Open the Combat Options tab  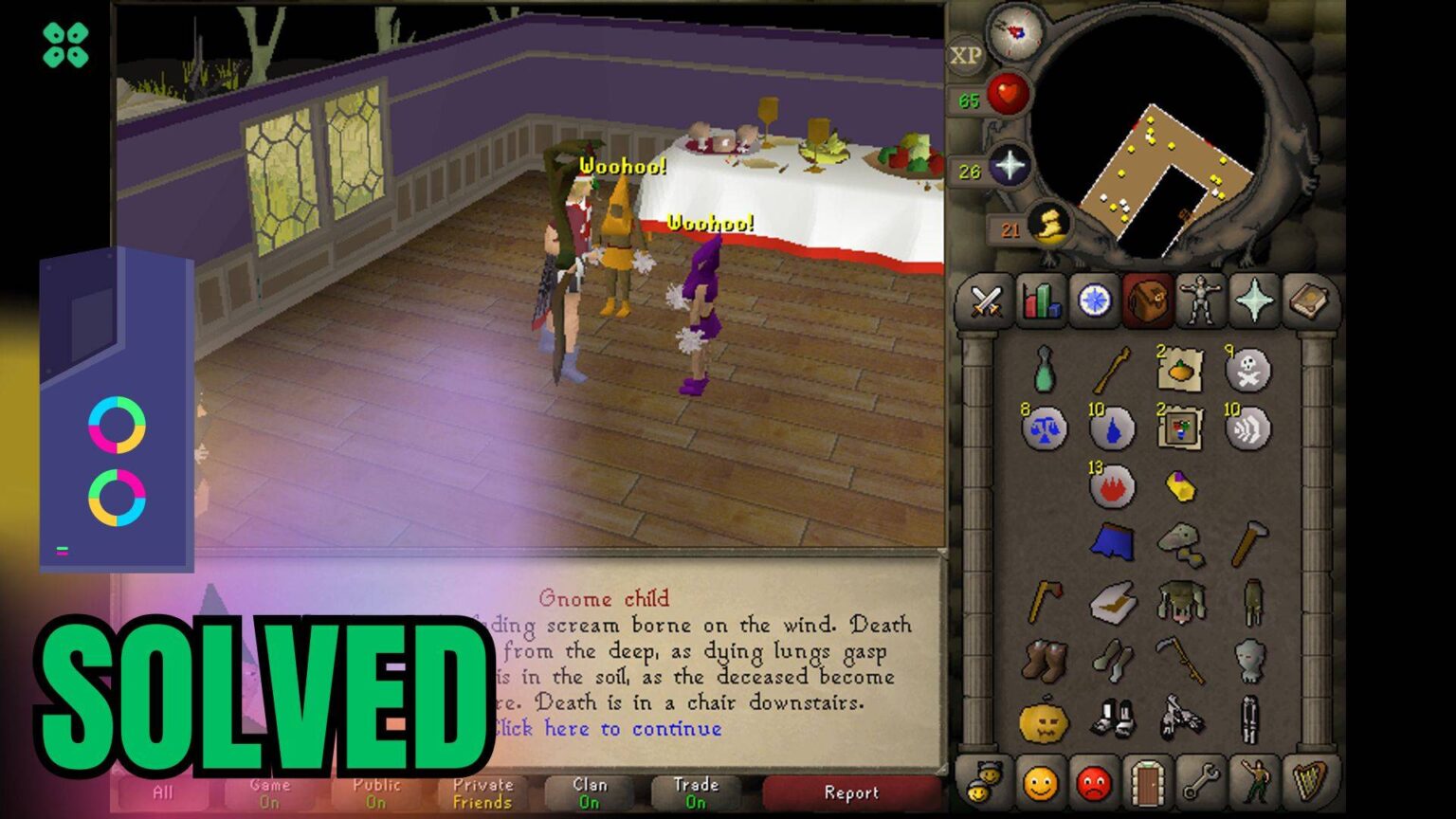(x=986, y=301)
